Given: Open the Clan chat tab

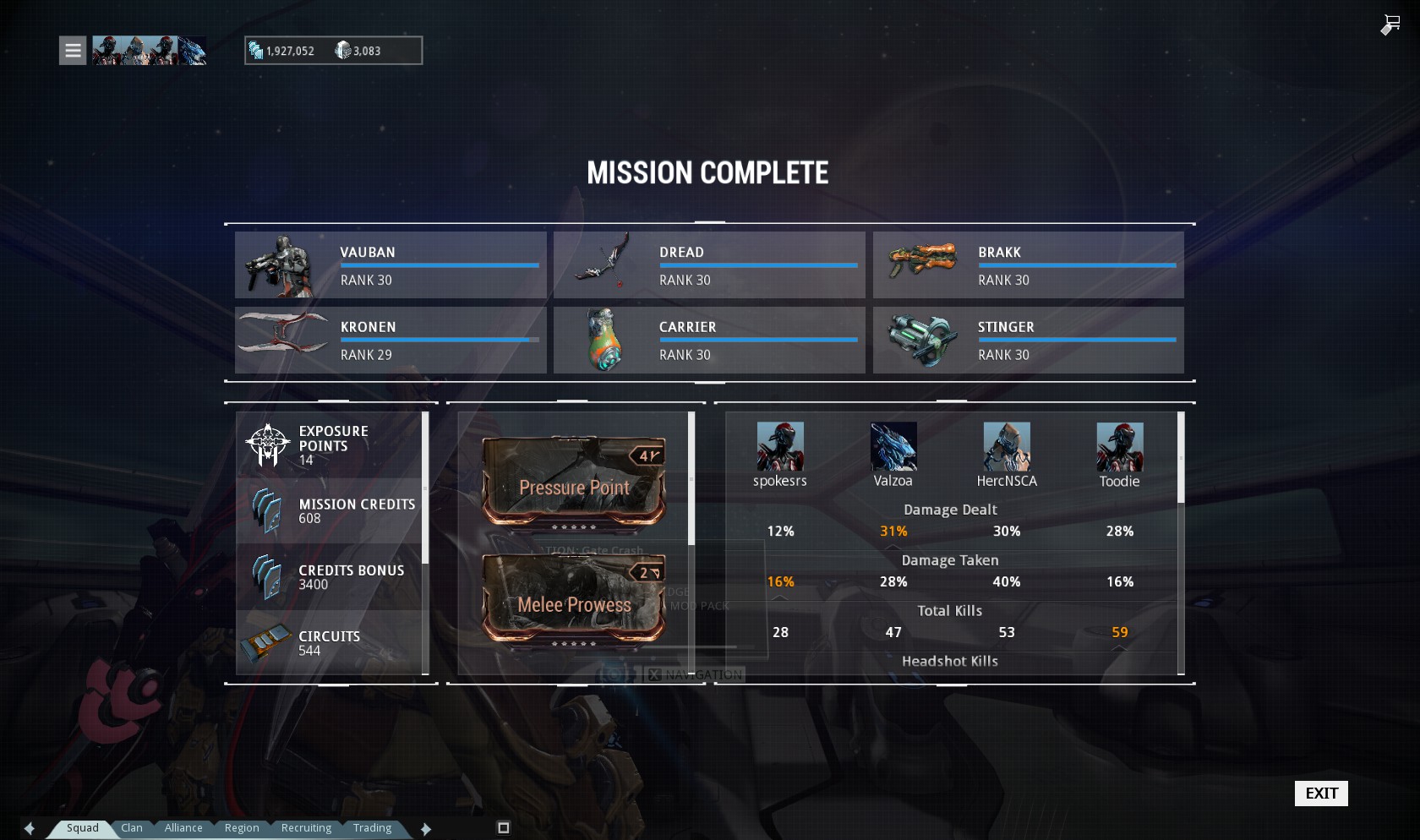Looking at the screenshot, I should [x=132, y=828].
